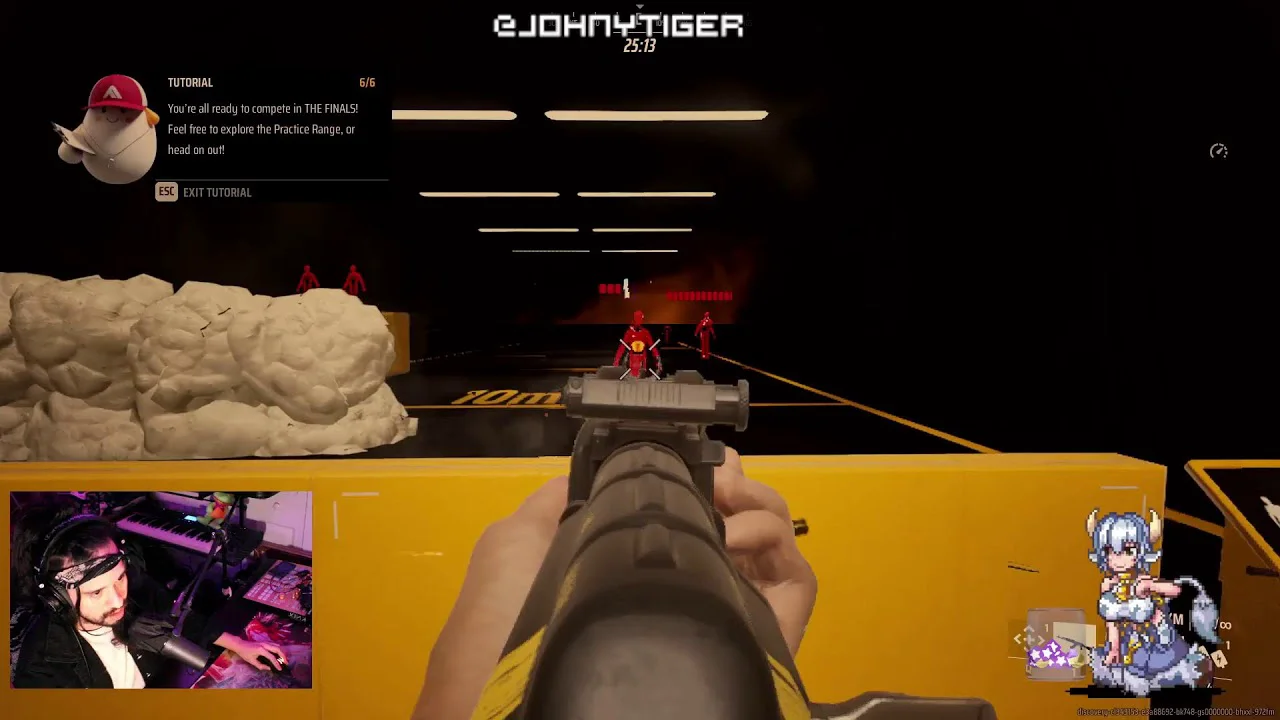
Task: Choose the barrel with purple stars overlay
Action: click(x=1054, y=645)
